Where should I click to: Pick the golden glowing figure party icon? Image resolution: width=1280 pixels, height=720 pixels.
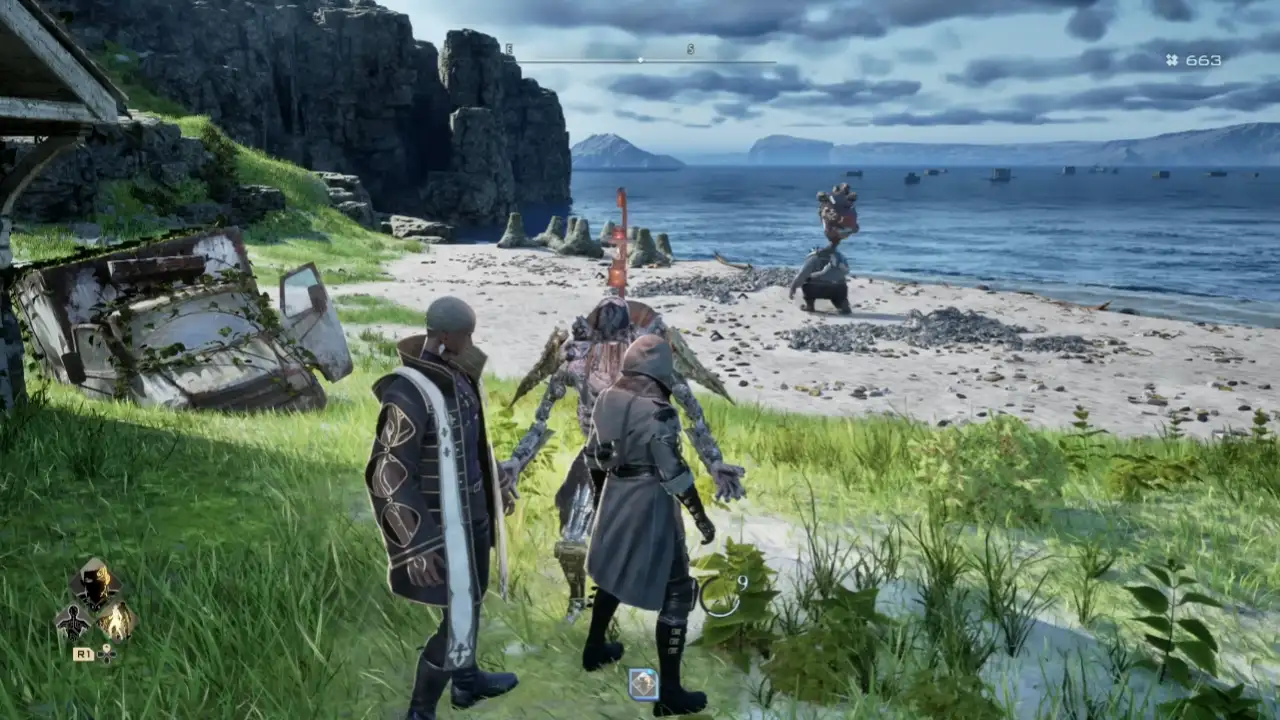[x=117, y=623]
